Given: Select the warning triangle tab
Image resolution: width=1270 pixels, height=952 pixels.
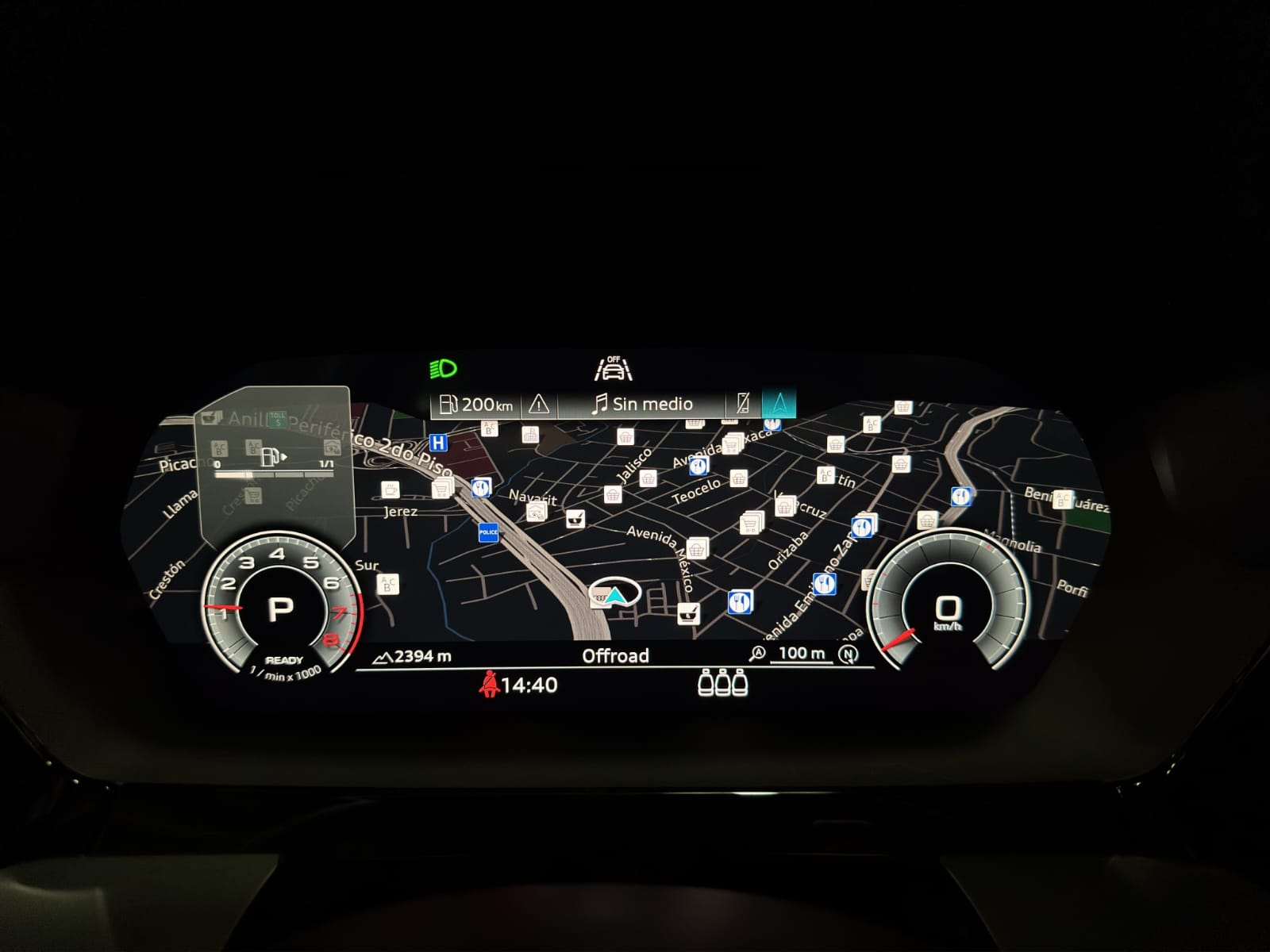Looking at the screenshot, I should pos(539,405).
